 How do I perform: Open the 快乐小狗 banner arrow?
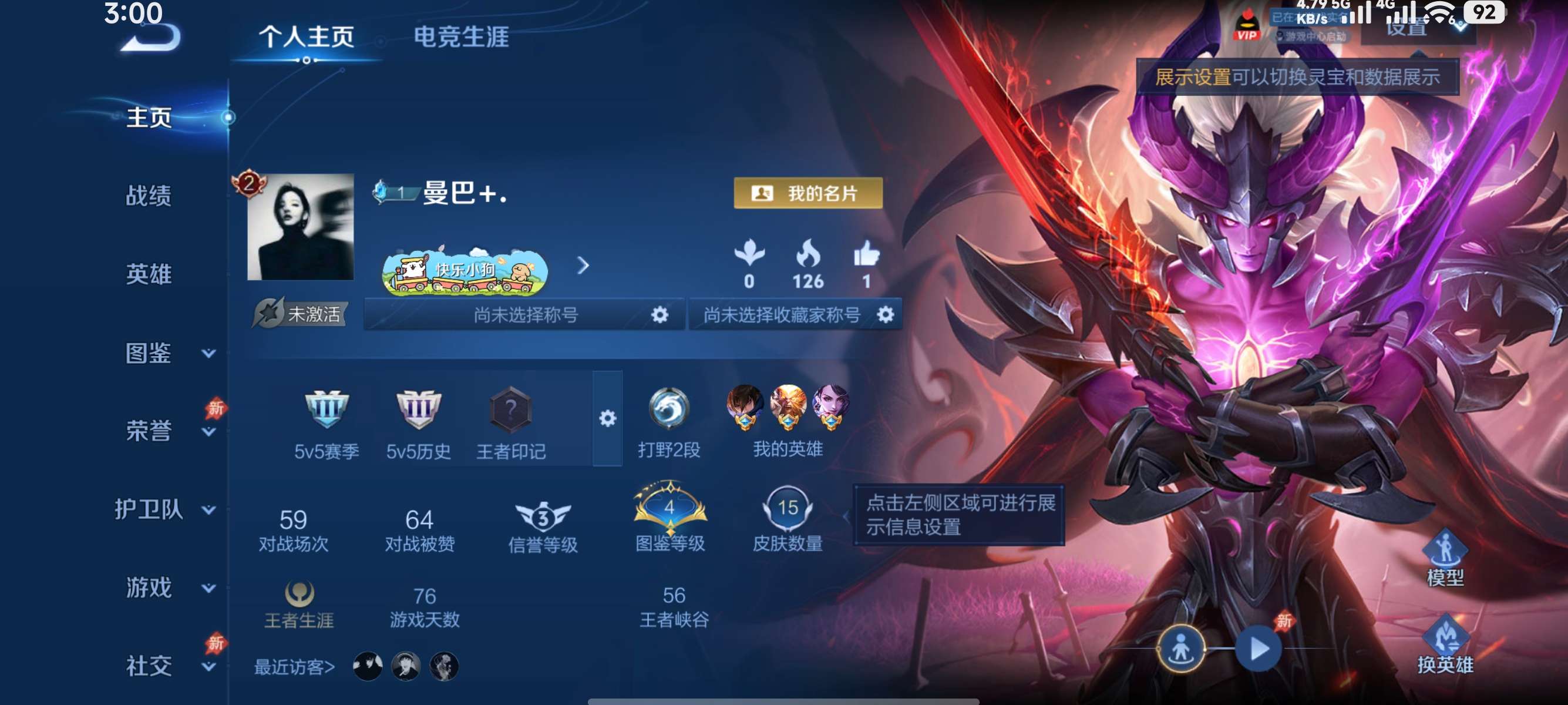586,266
